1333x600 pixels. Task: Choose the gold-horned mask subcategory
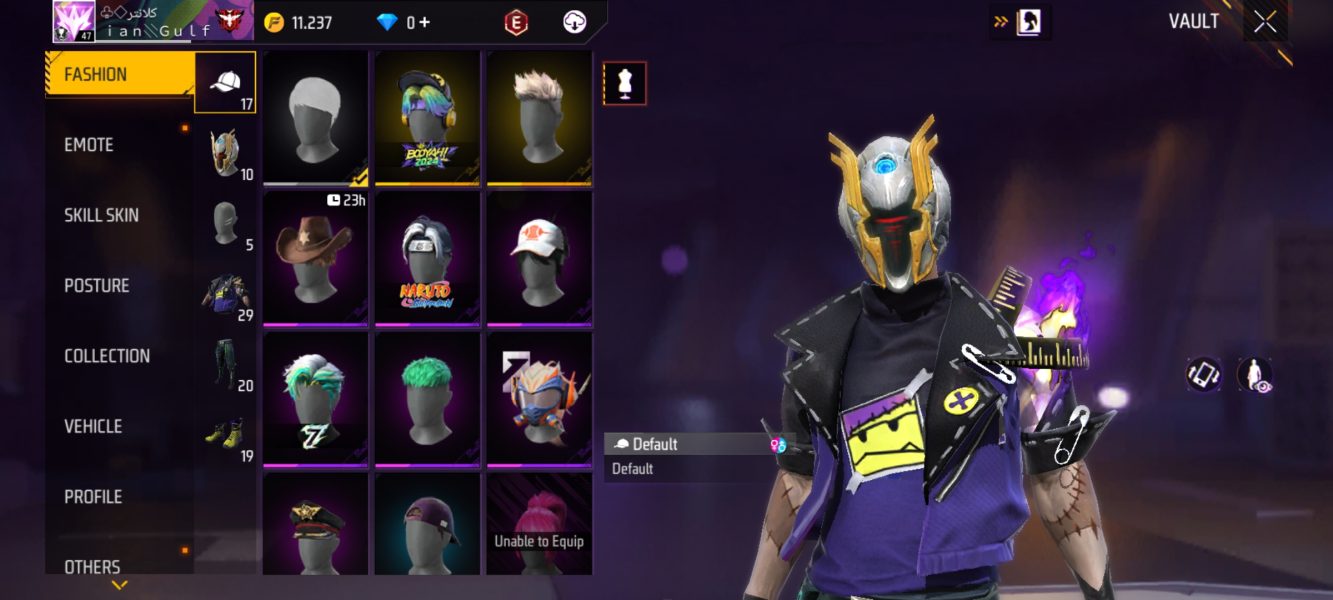[x=225, y=153]
